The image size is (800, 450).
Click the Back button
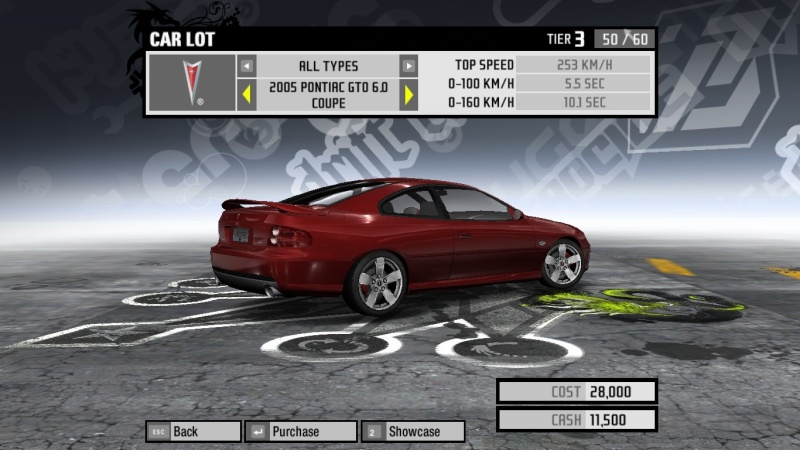193,431
